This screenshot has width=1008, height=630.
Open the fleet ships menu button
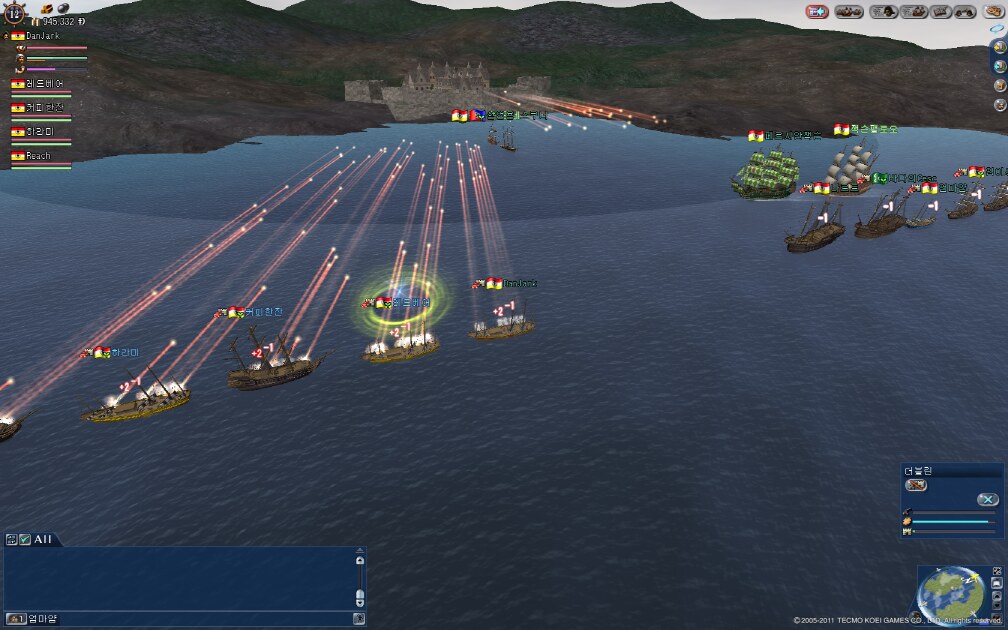click(x=850, y=12)
